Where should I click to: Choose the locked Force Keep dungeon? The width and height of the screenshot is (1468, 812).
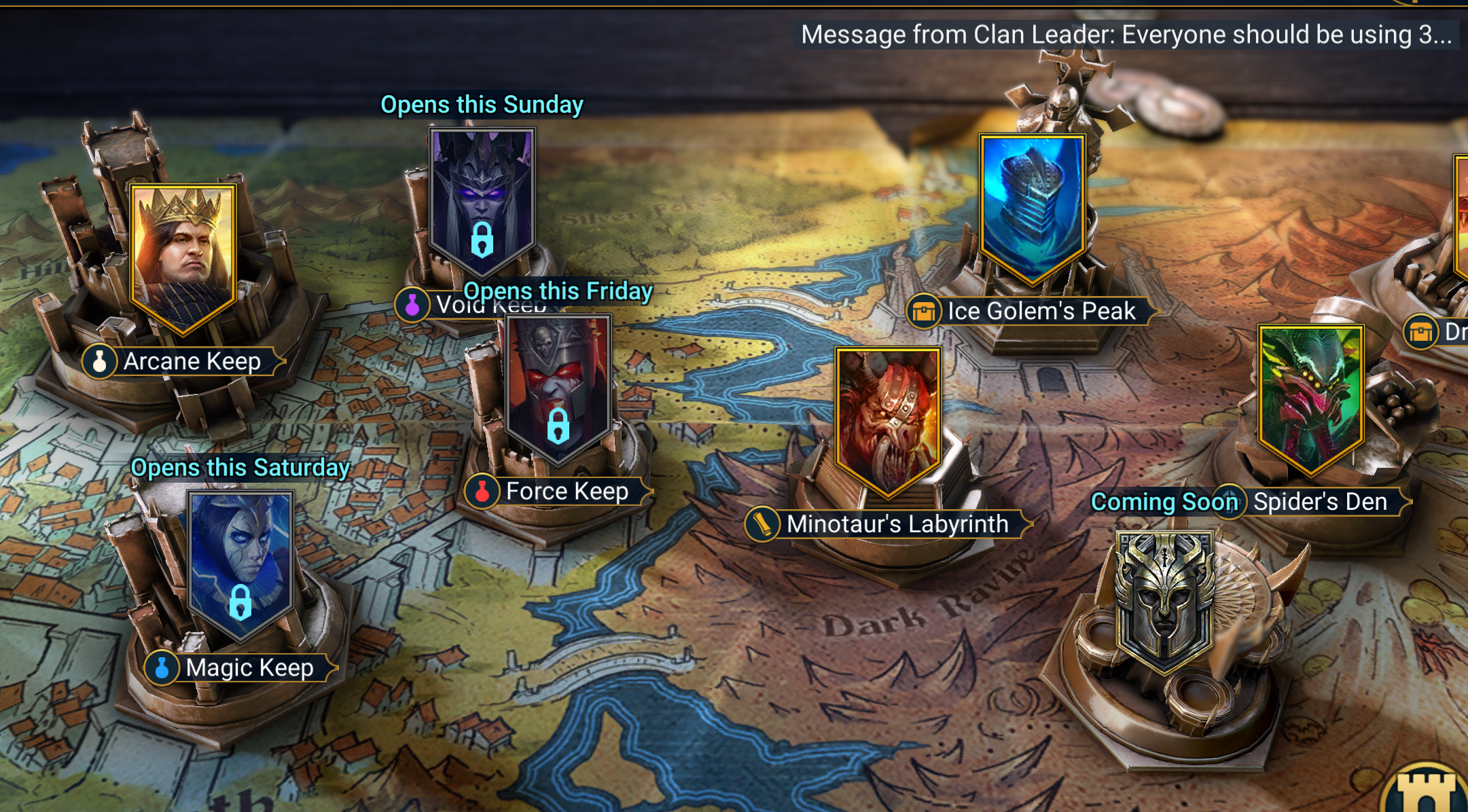[558, 387]
